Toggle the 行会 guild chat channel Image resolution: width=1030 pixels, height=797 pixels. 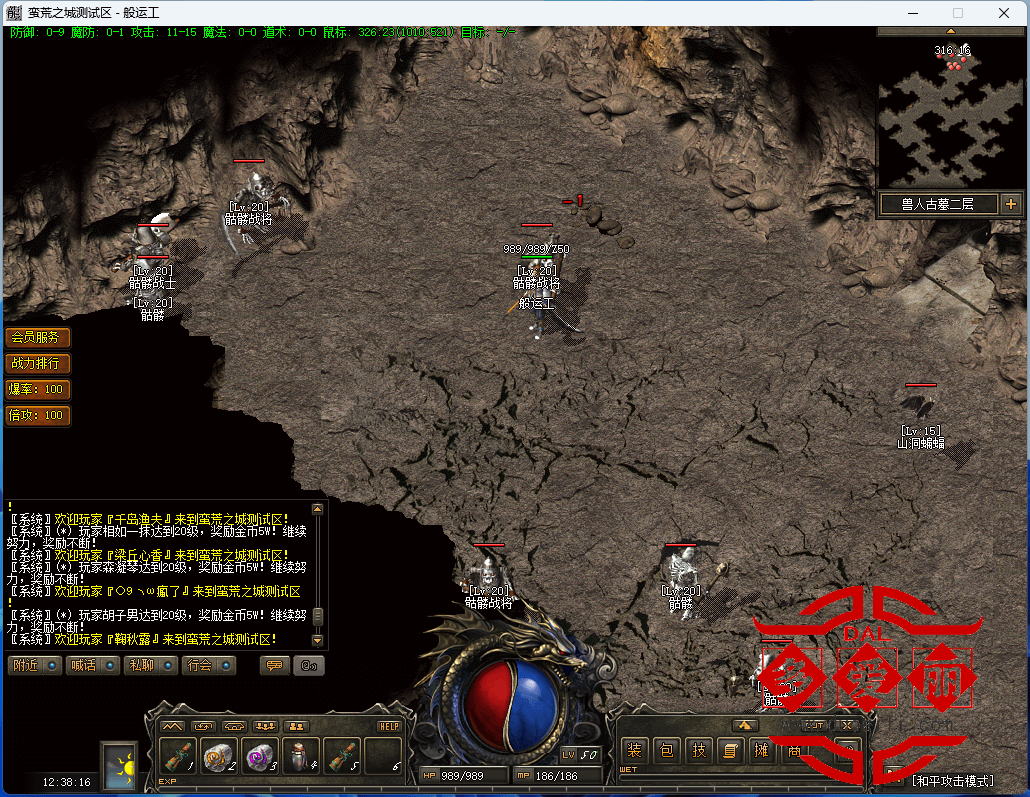[207, 665]
